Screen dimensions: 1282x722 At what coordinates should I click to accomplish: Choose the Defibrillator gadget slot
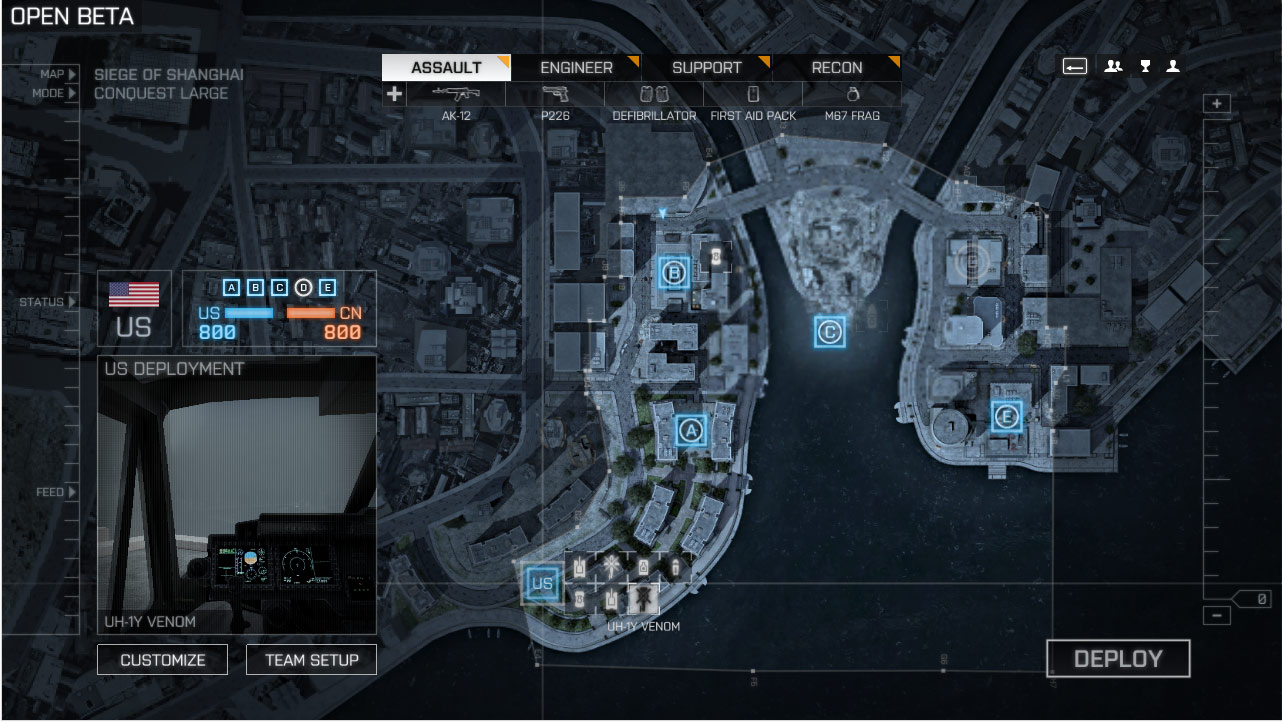click(654, 101)
